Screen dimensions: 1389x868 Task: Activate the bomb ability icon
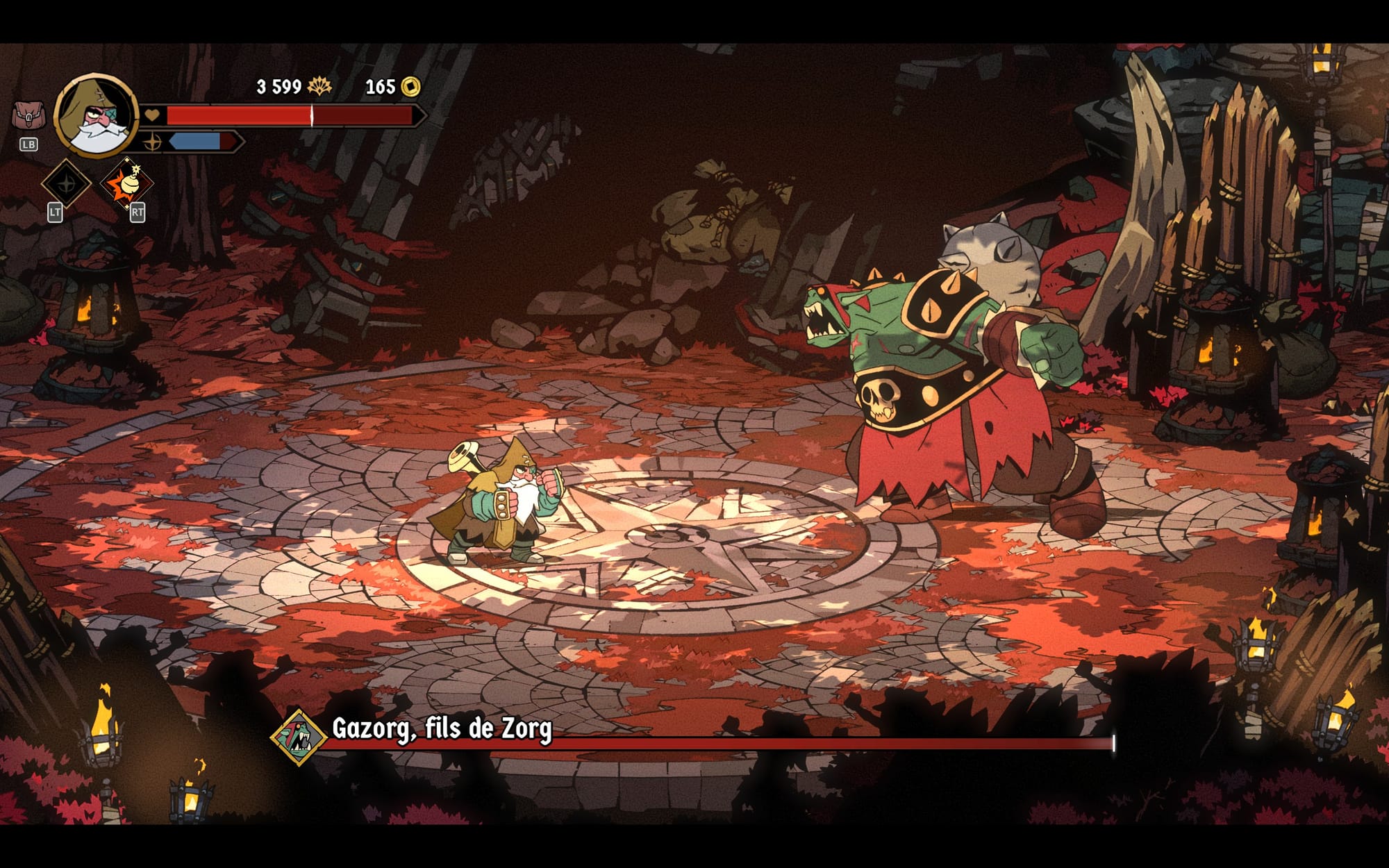click(x=126, y=184)
